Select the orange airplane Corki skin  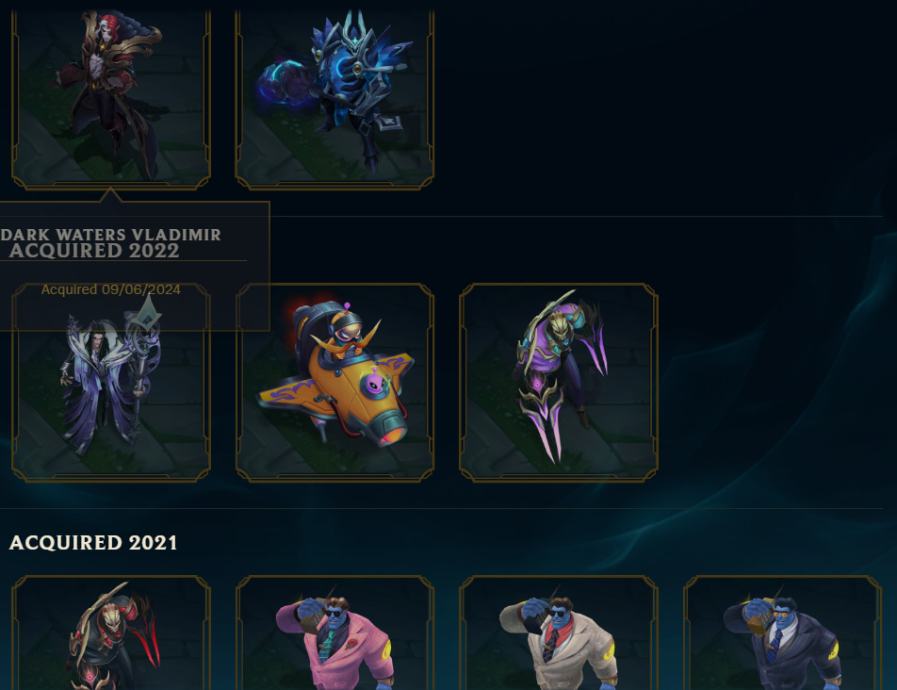(x=334, y=382)
